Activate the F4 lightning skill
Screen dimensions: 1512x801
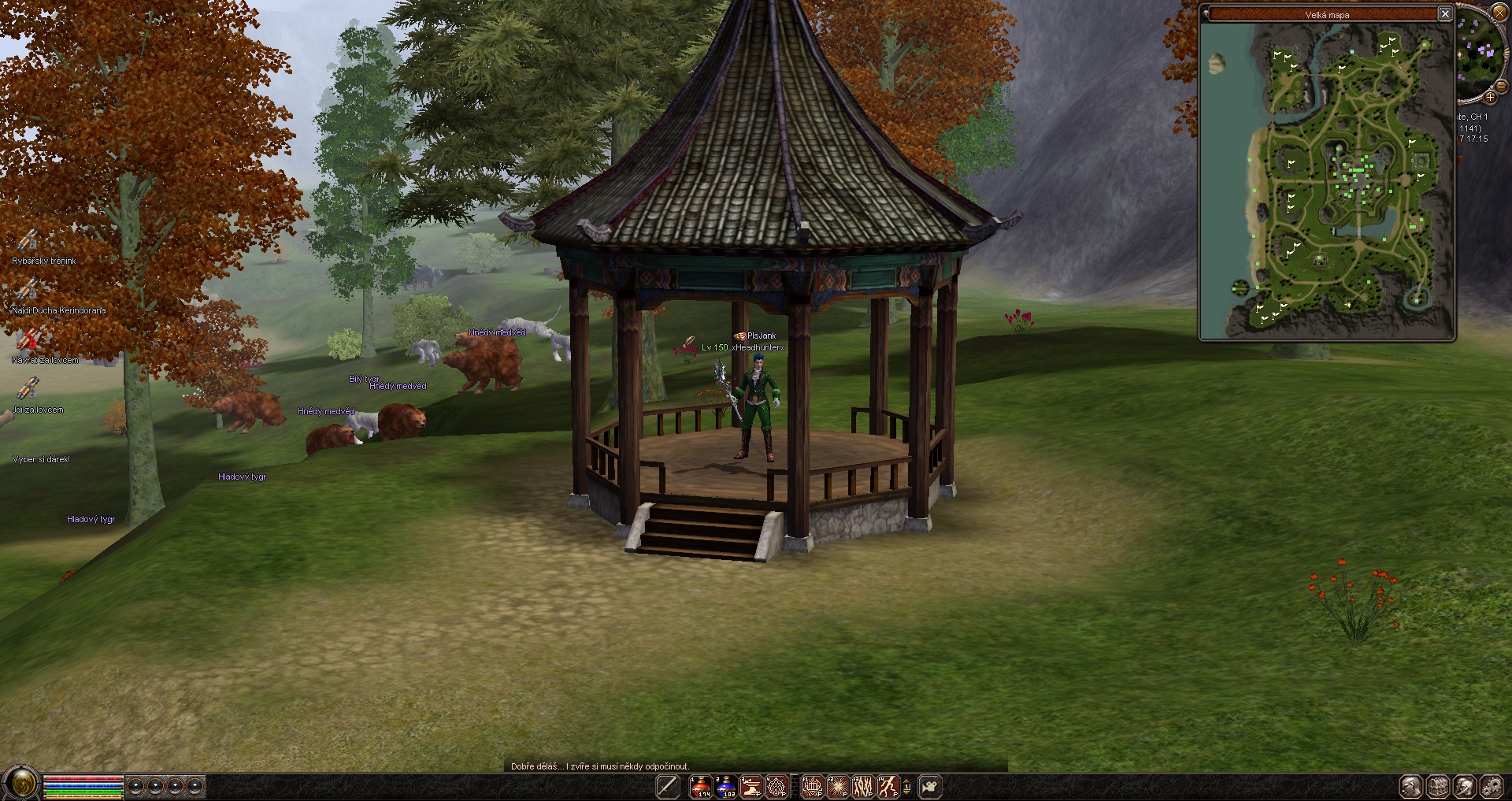[x=888, y=786]
